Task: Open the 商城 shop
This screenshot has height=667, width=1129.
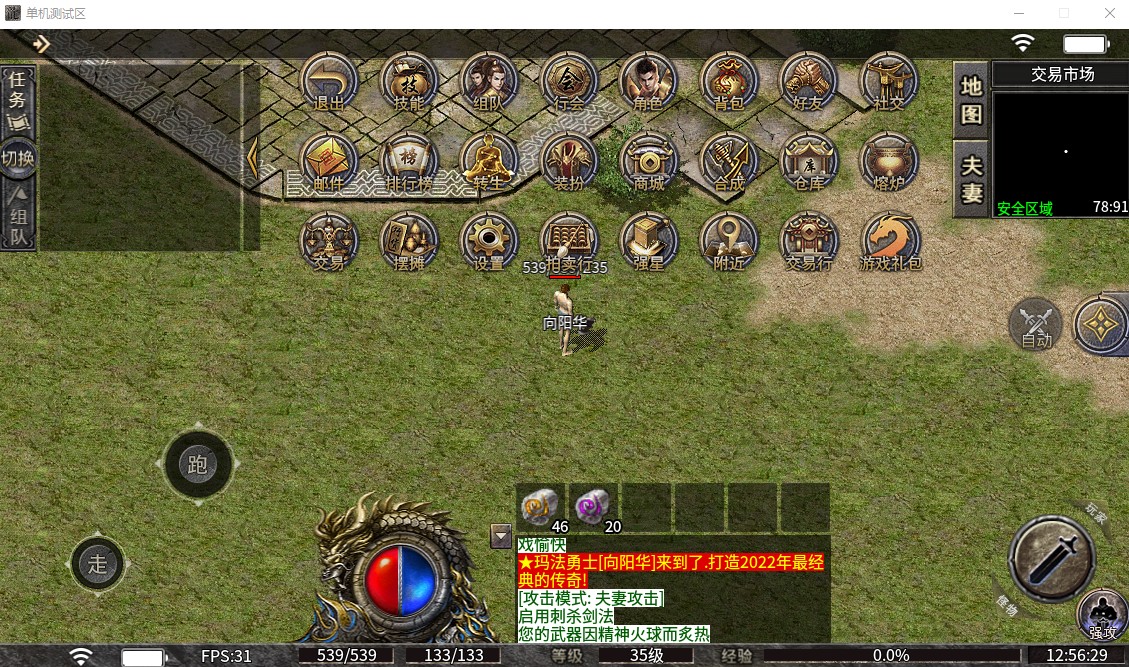Action: (x=649, y=161)
